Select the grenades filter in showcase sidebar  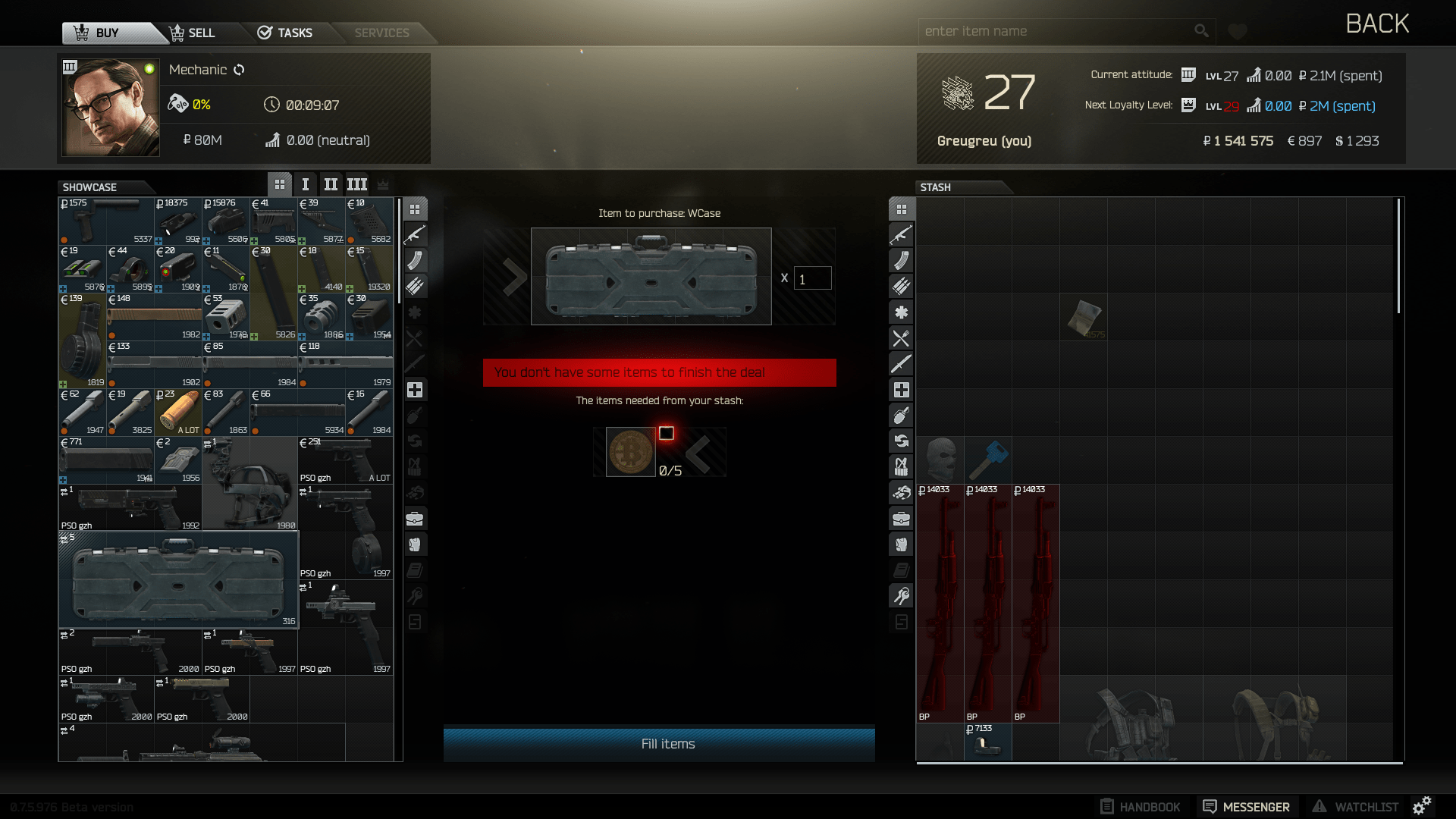pyautogui.click(x=415, y=415)
